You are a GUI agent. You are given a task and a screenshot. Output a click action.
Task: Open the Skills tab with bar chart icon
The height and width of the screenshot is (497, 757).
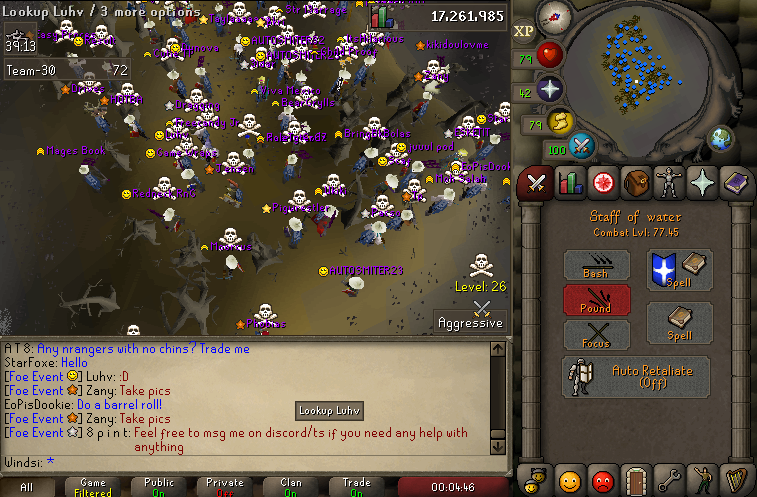[x=569, y=183]
